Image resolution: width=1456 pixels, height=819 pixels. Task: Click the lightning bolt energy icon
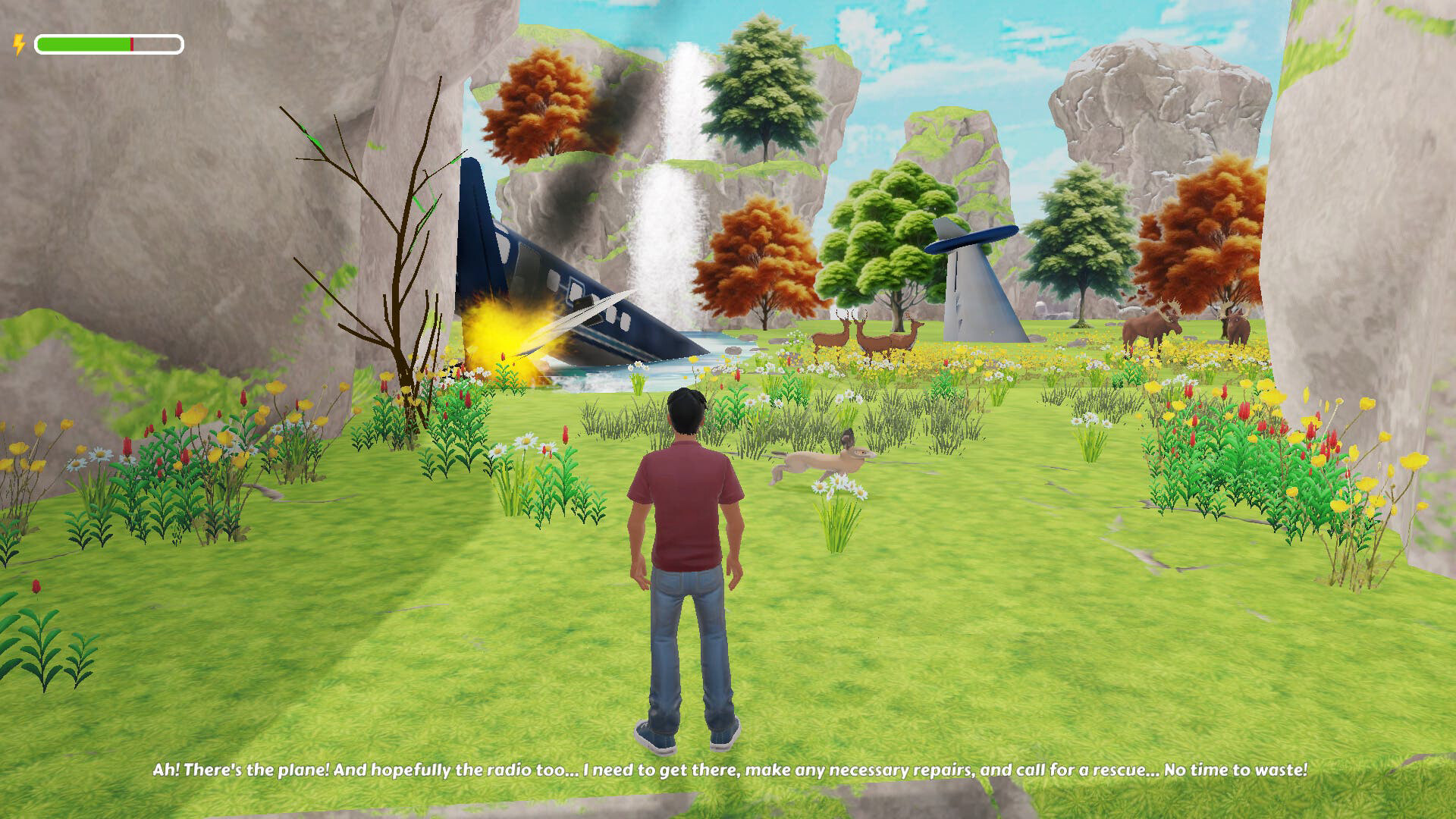pyautogui.click(x=18, y=43)
